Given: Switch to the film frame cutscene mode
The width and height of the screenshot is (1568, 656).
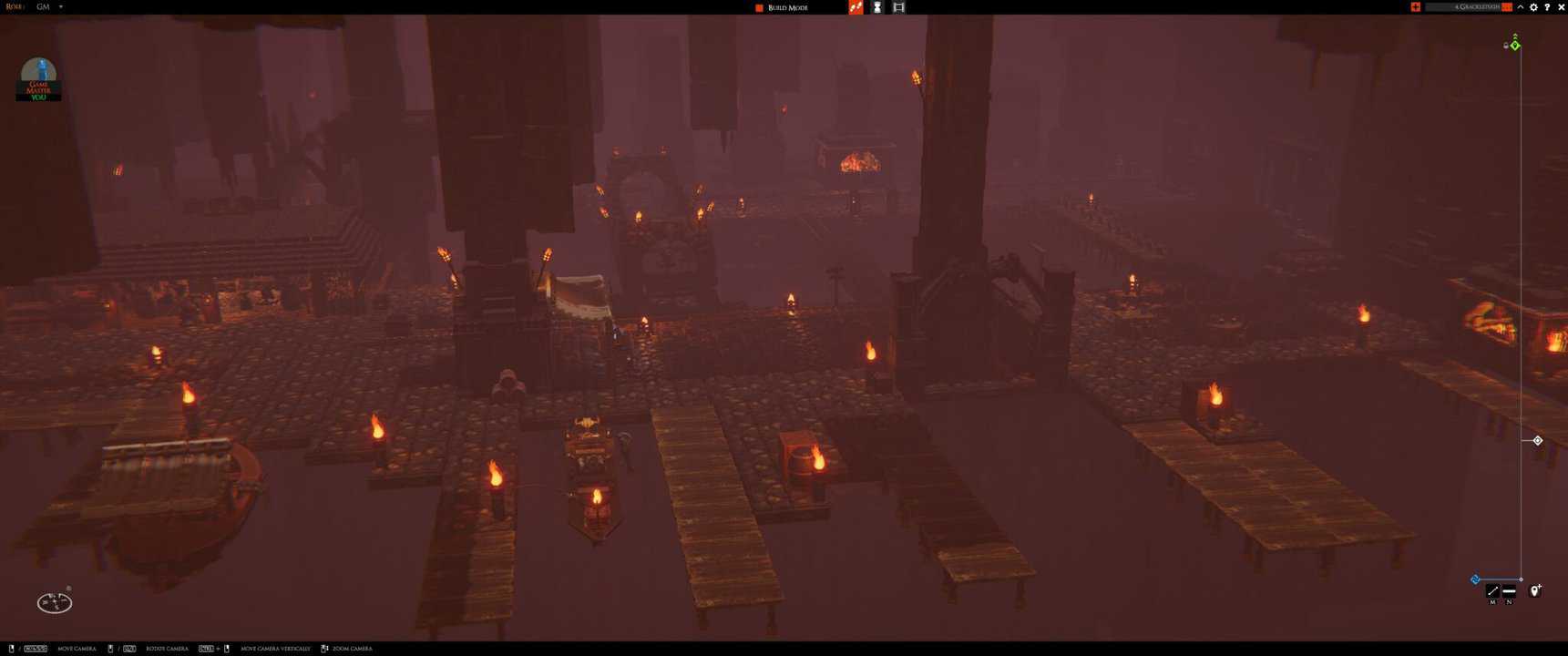Looking at the screenshot, I should point(898,7).
